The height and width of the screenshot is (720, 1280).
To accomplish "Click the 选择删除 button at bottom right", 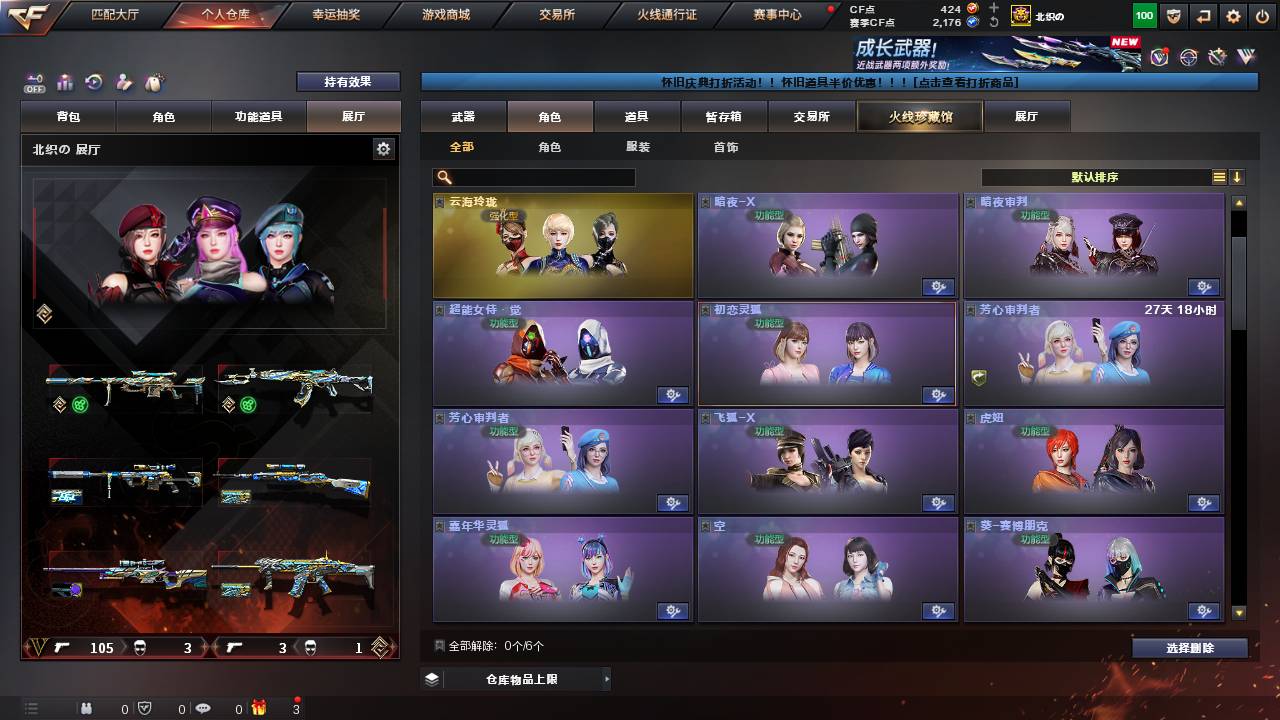I will 1189,646.
